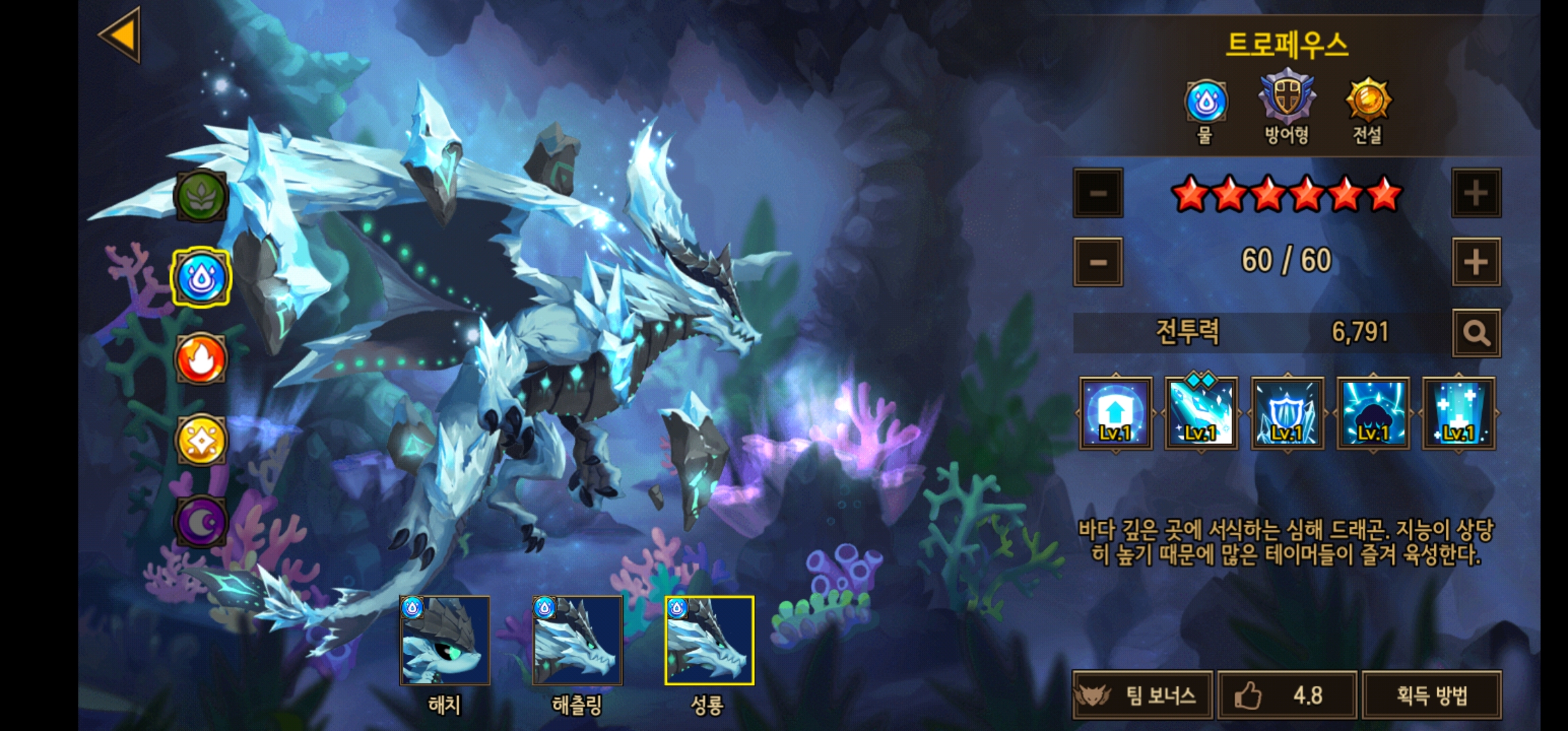Pick the yellow light element icon
Screen dimensions: 1568x731
coord(201,440)
